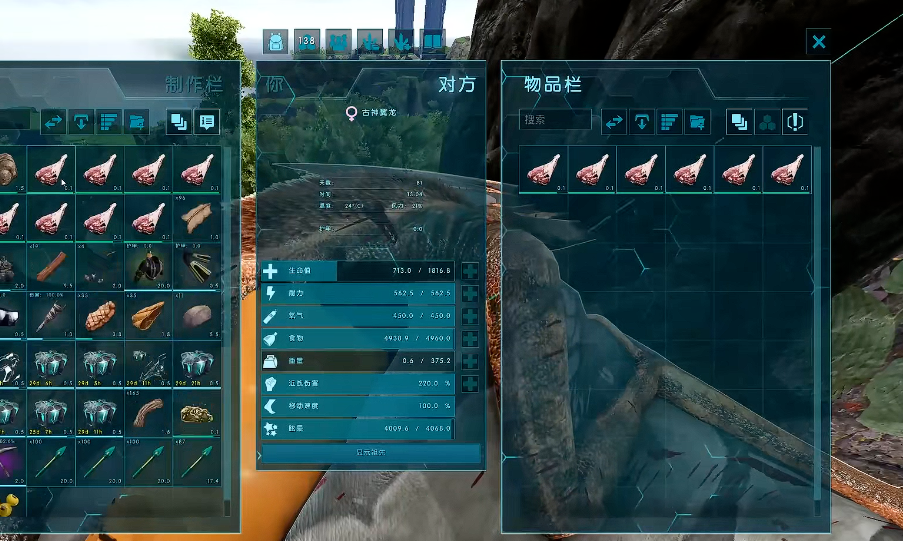Increase the 耐力 (stamina) stat
This screenshot has height=541, width=903.
[470, 294]
